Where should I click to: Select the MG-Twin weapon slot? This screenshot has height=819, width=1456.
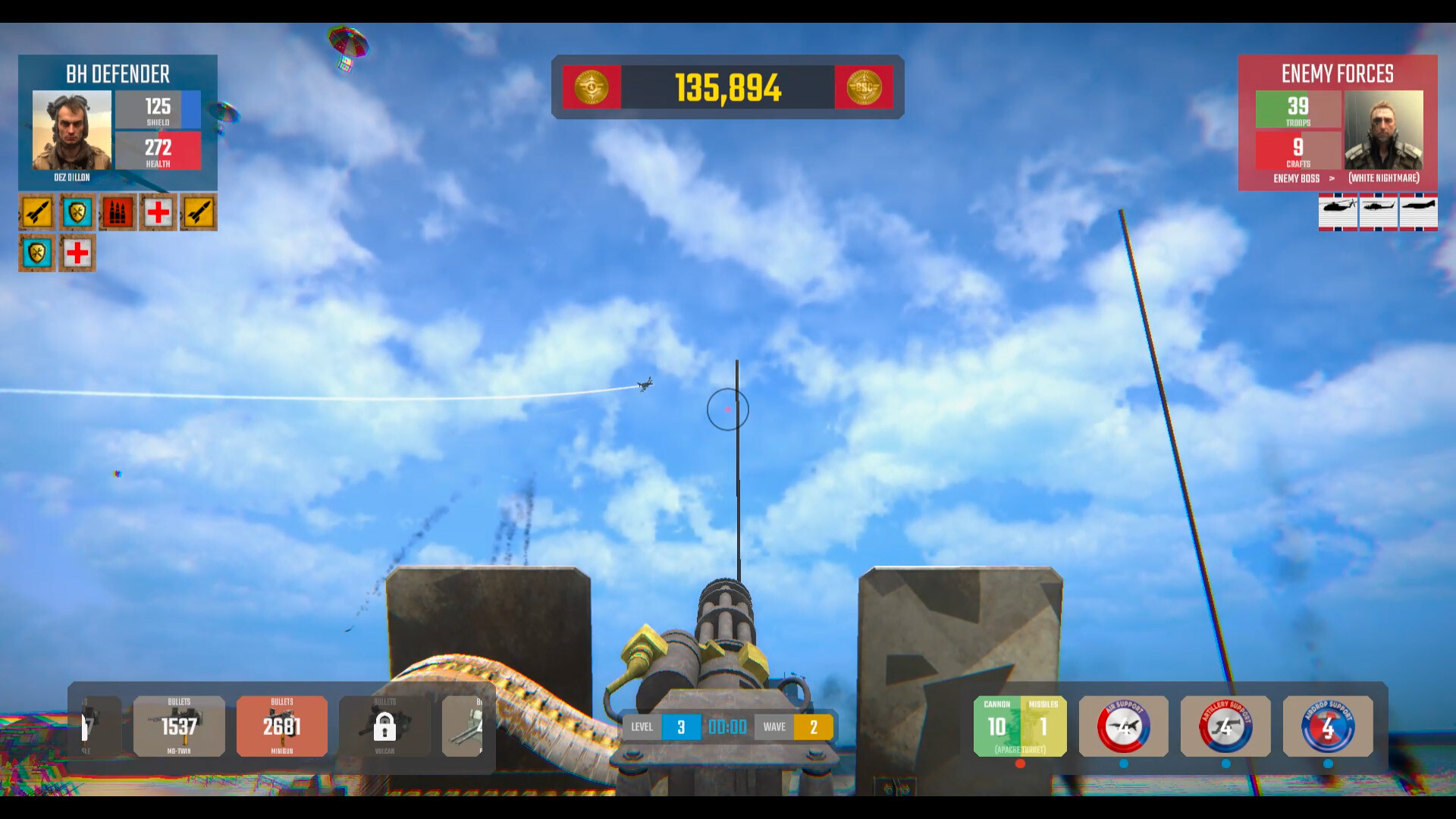178,726
